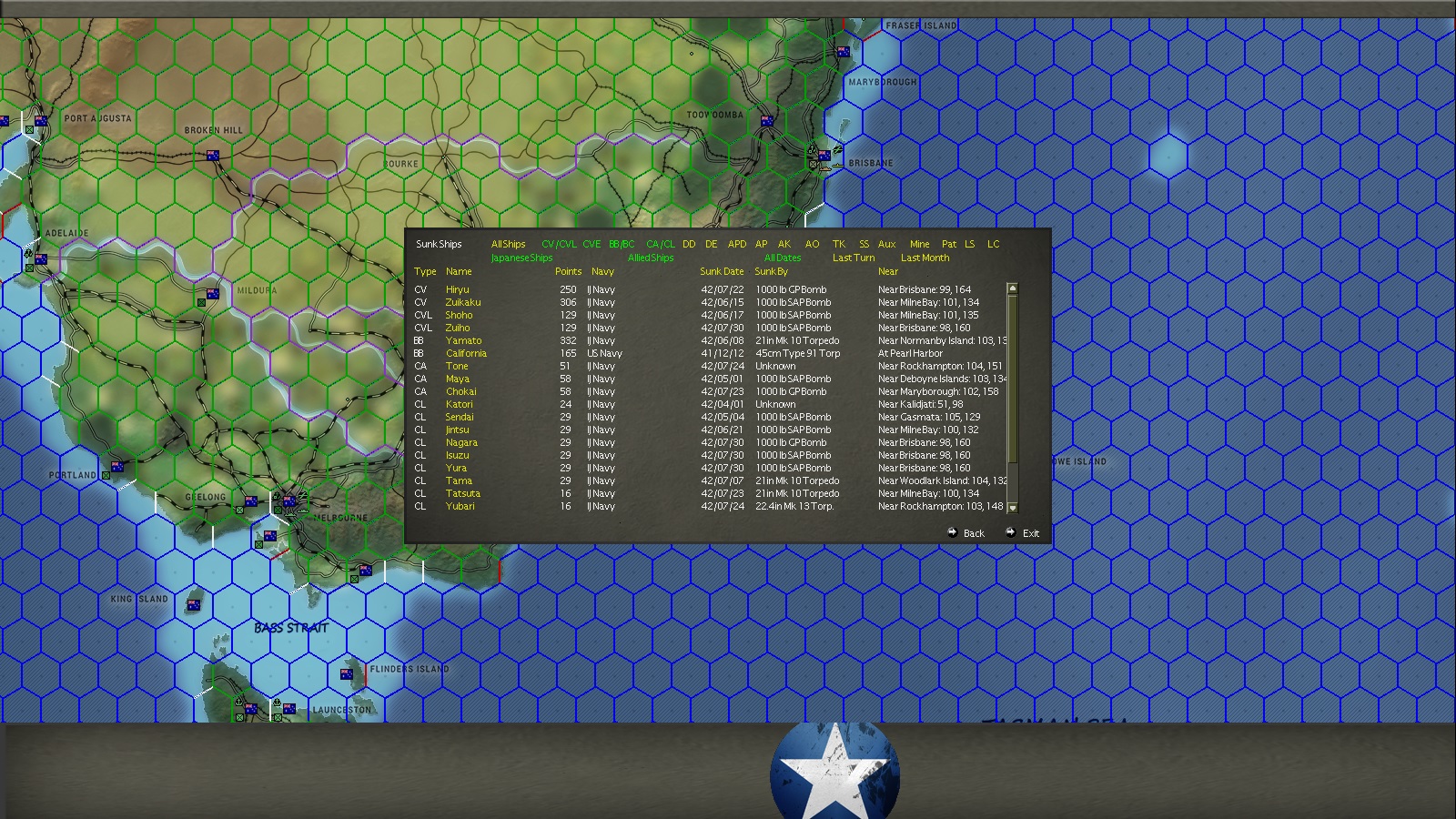Image resolution: width=1456 pixels, height=819 pixels.
Task: Click the arrow icon beside Exit
Action: 1010,533
